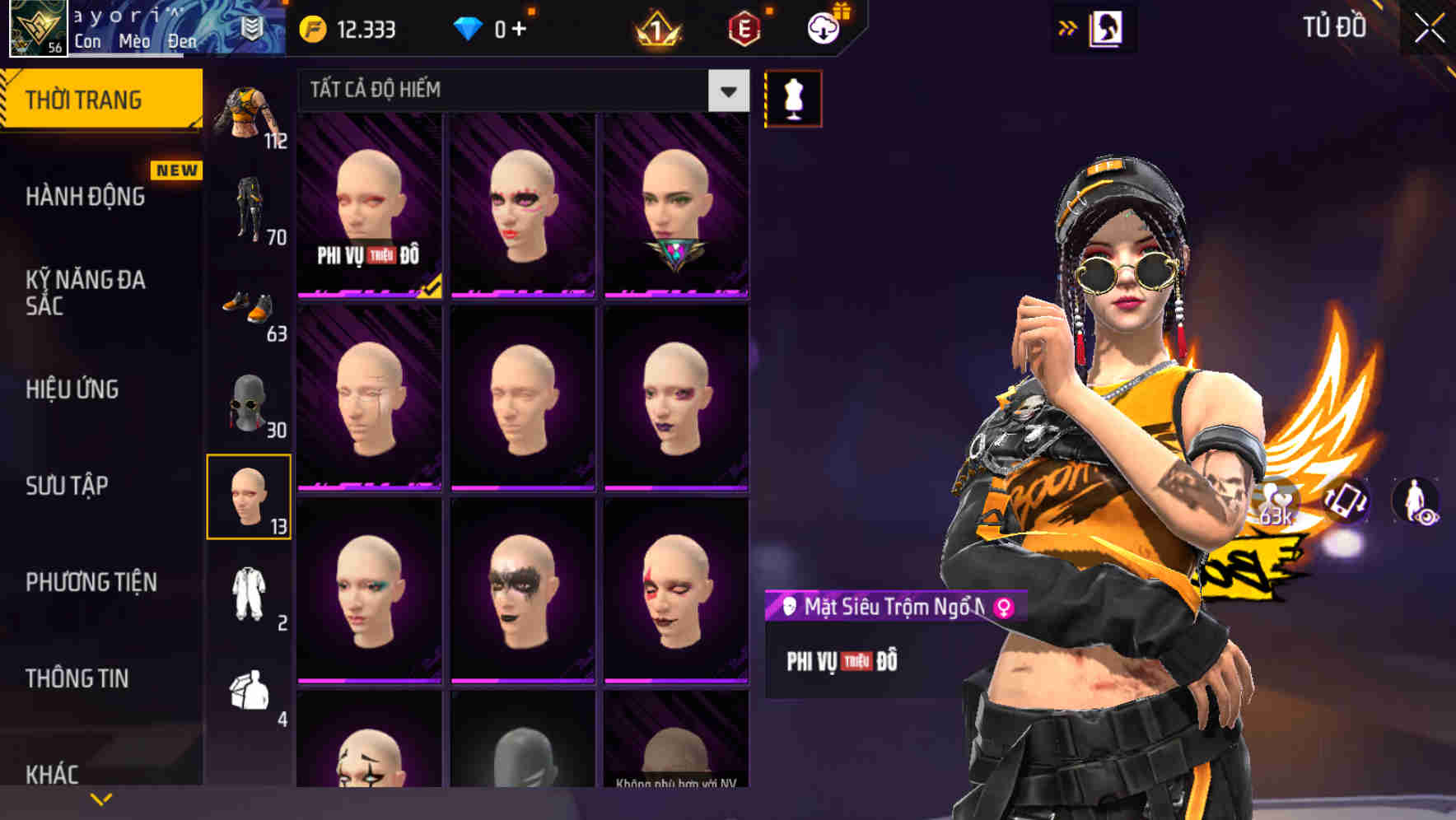Toggle the mannequin display next to rarity filter
The width and height of the screenshot is (1456, 820).
pos(794,96)
